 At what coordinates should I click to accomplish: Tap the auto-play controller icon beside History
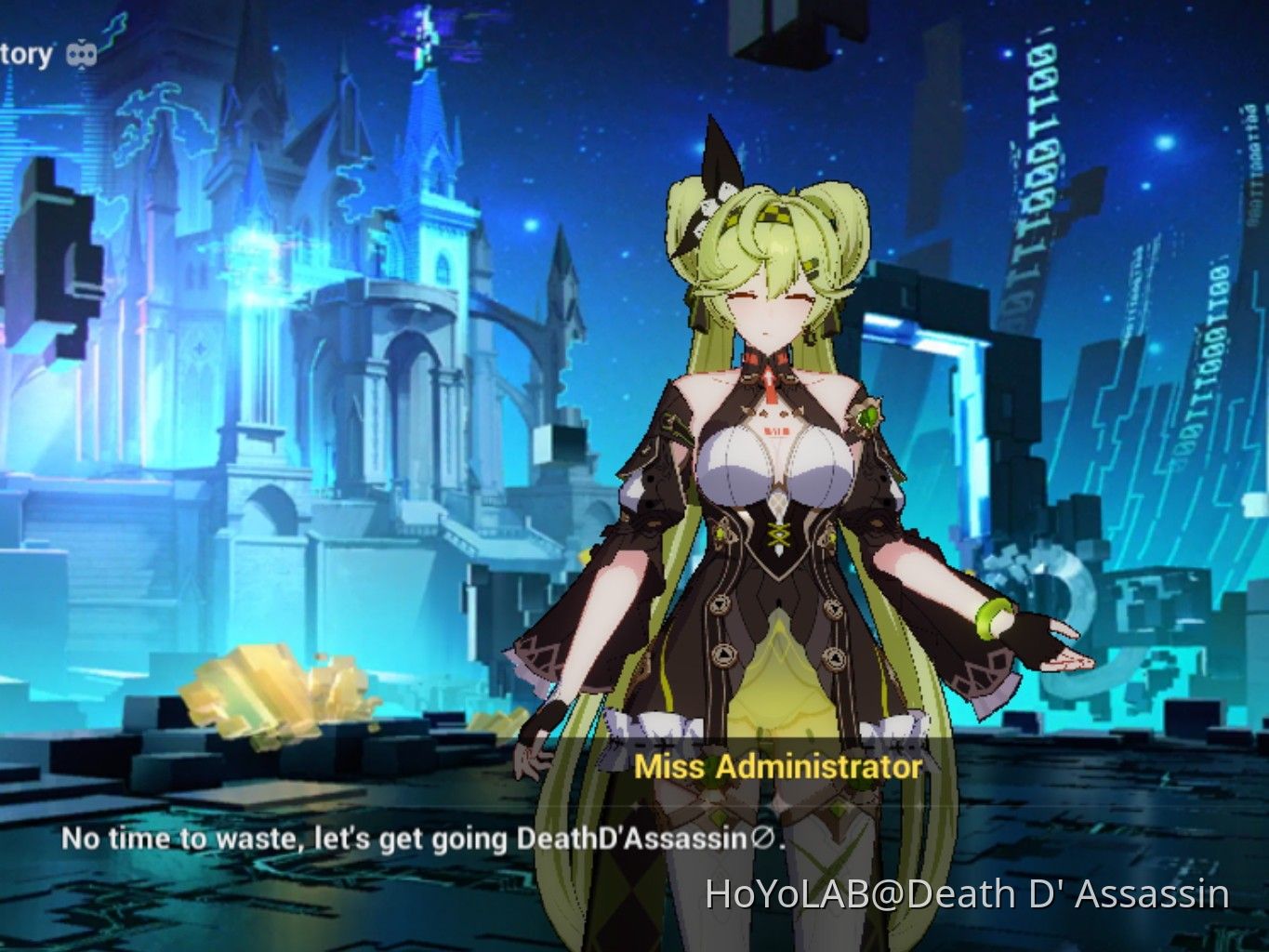coord(82,53)
